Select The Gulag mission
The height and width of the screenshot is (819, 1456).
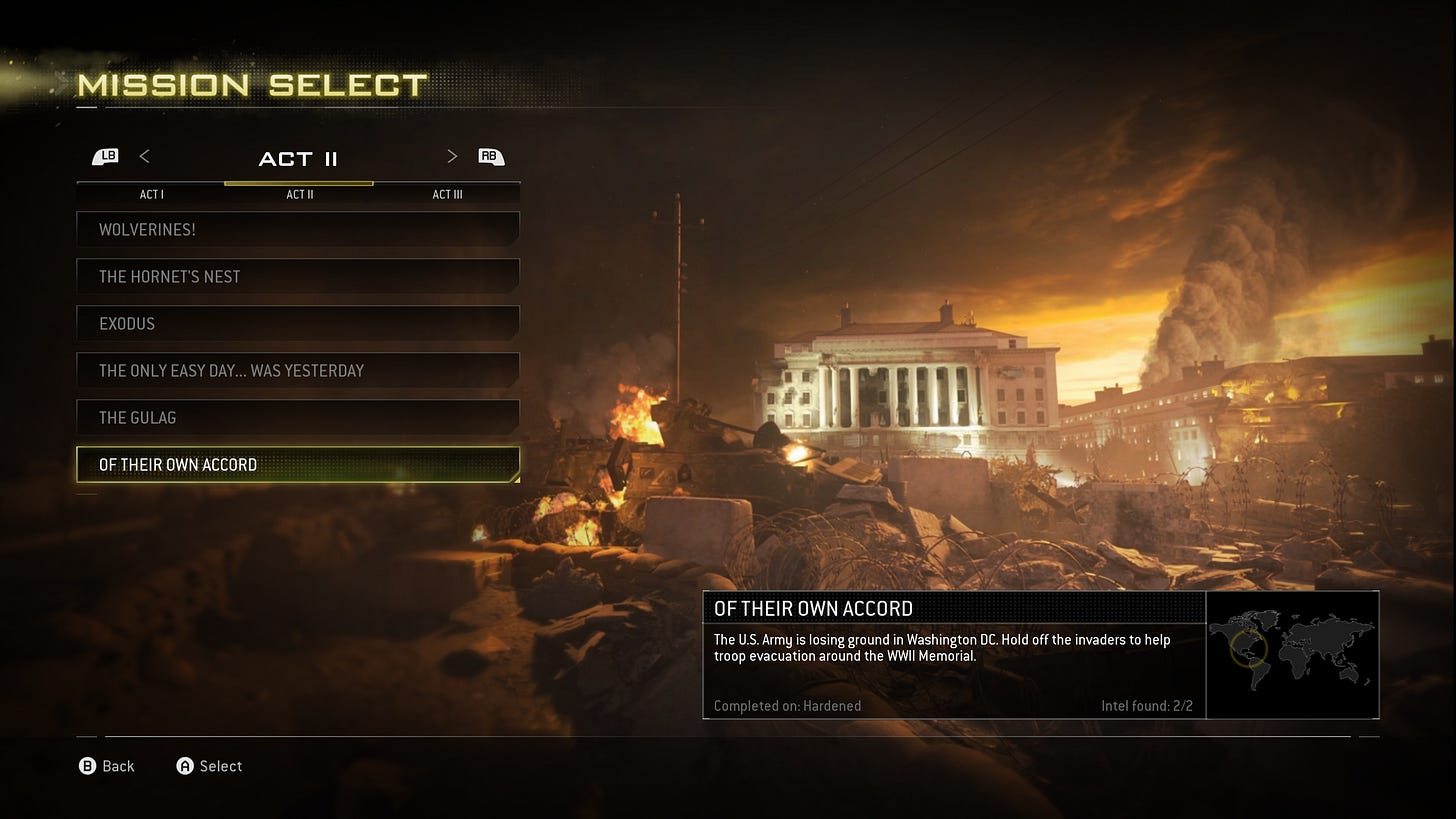(x=297, y=417)
